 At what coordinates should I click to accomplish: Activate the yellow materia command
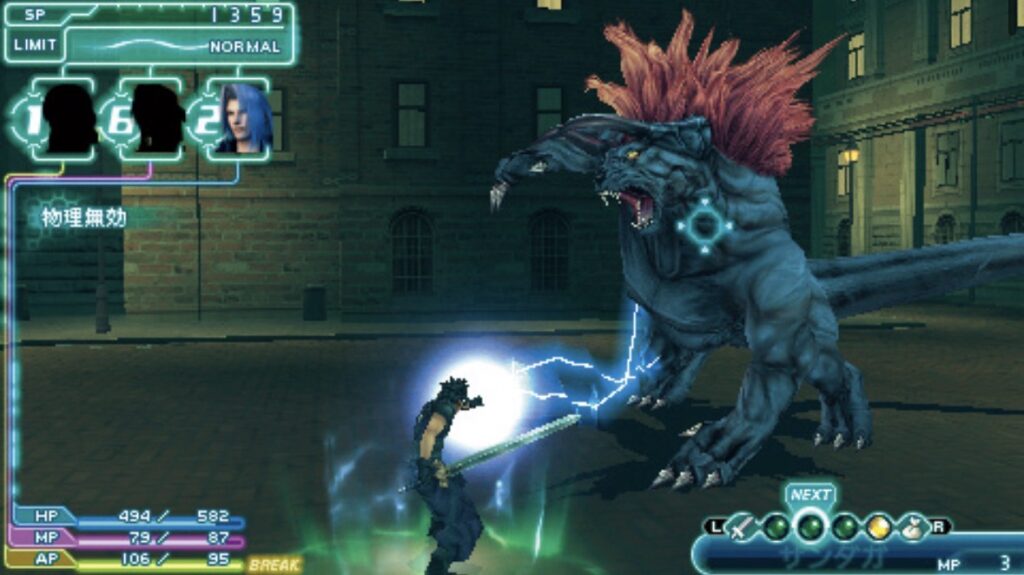coord(878,526)
